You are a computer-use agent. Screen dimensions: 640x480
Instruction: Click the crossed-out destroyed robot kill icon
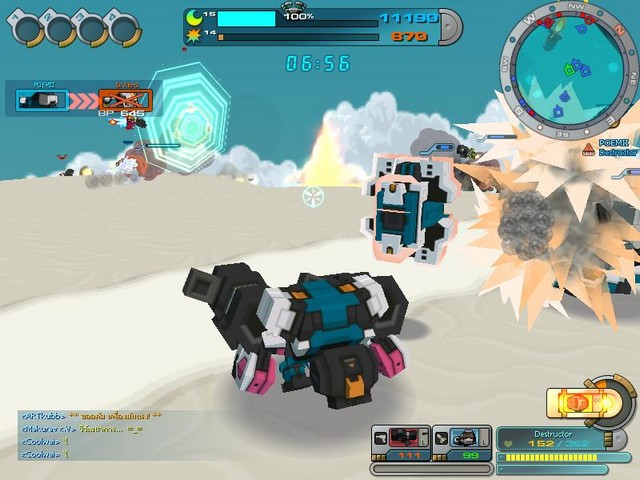(126, 100)
